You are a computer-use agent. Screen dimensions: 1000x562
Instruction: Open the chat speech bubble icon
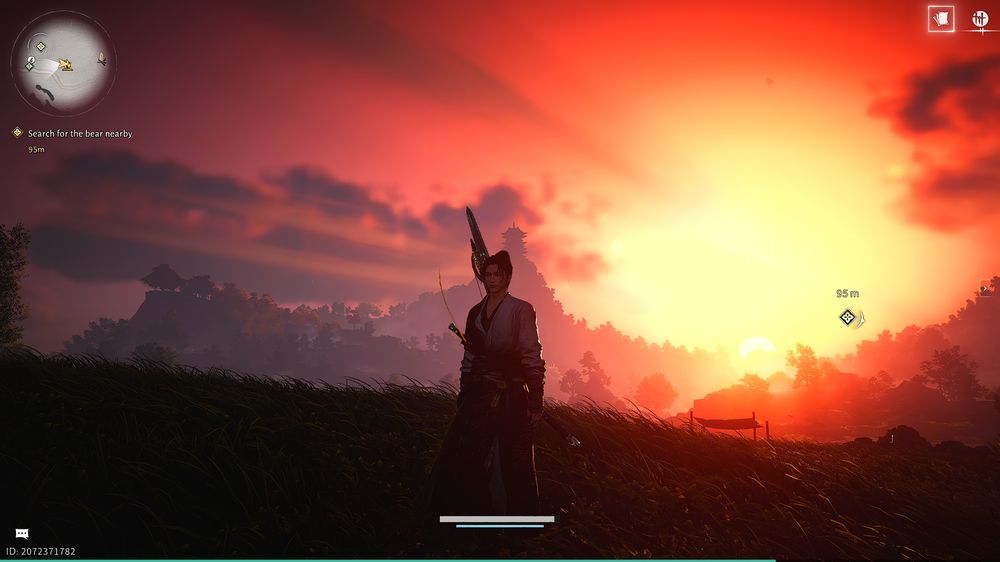click(x=22, y=534)
